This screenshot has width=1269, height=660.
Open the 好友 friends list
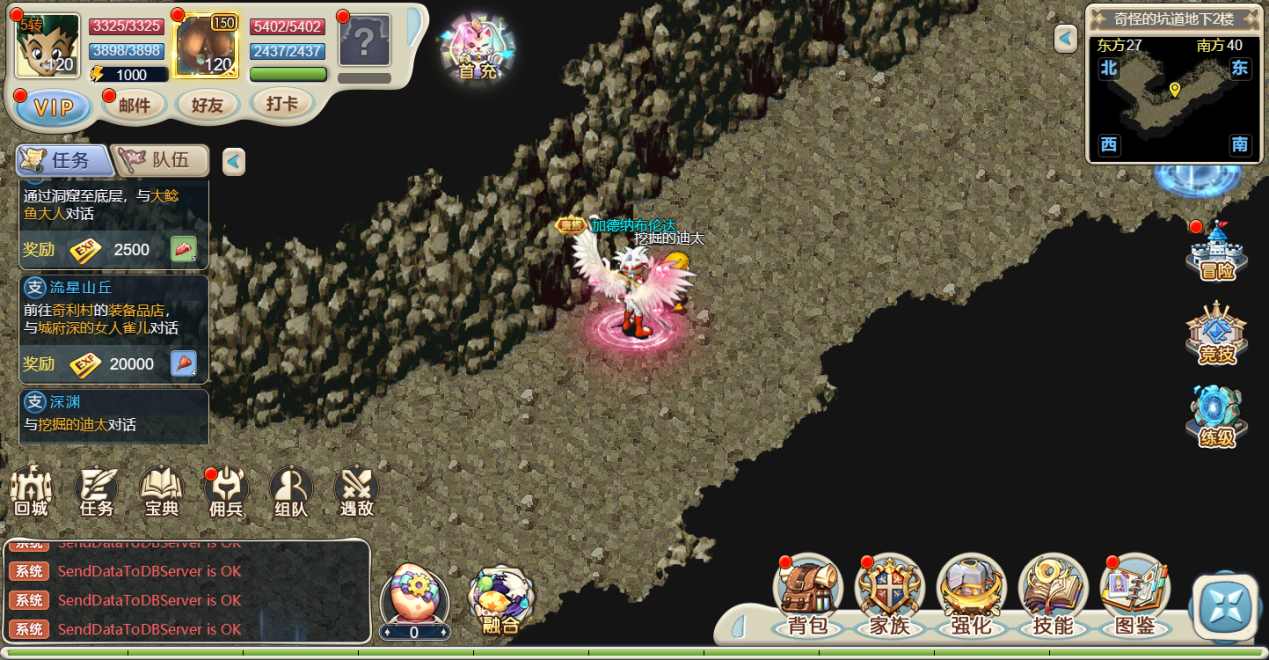click(x=207, y=105)
